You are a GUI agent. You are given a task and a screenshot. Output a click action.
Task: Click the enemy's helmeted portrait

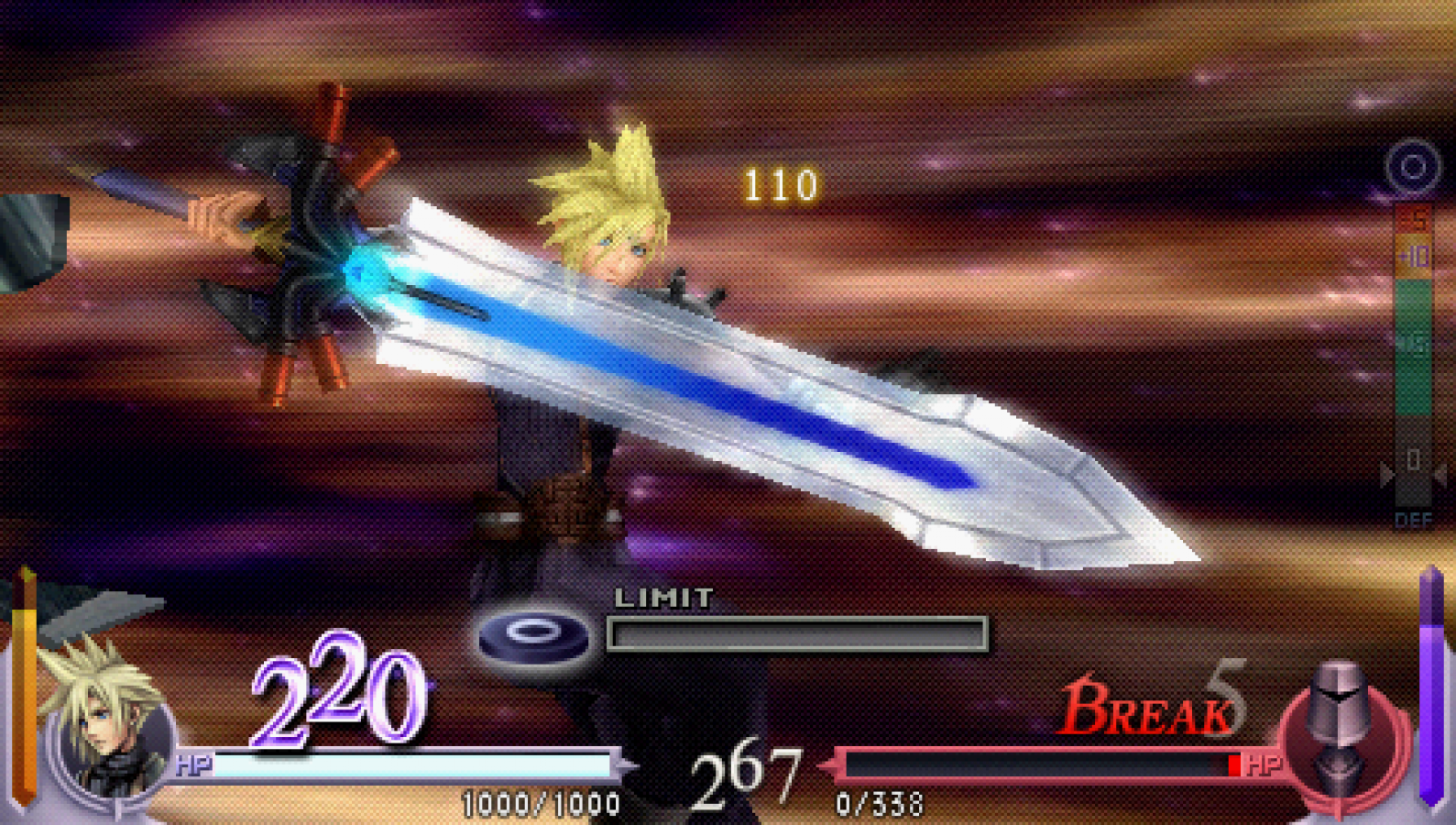point(1338,733)
